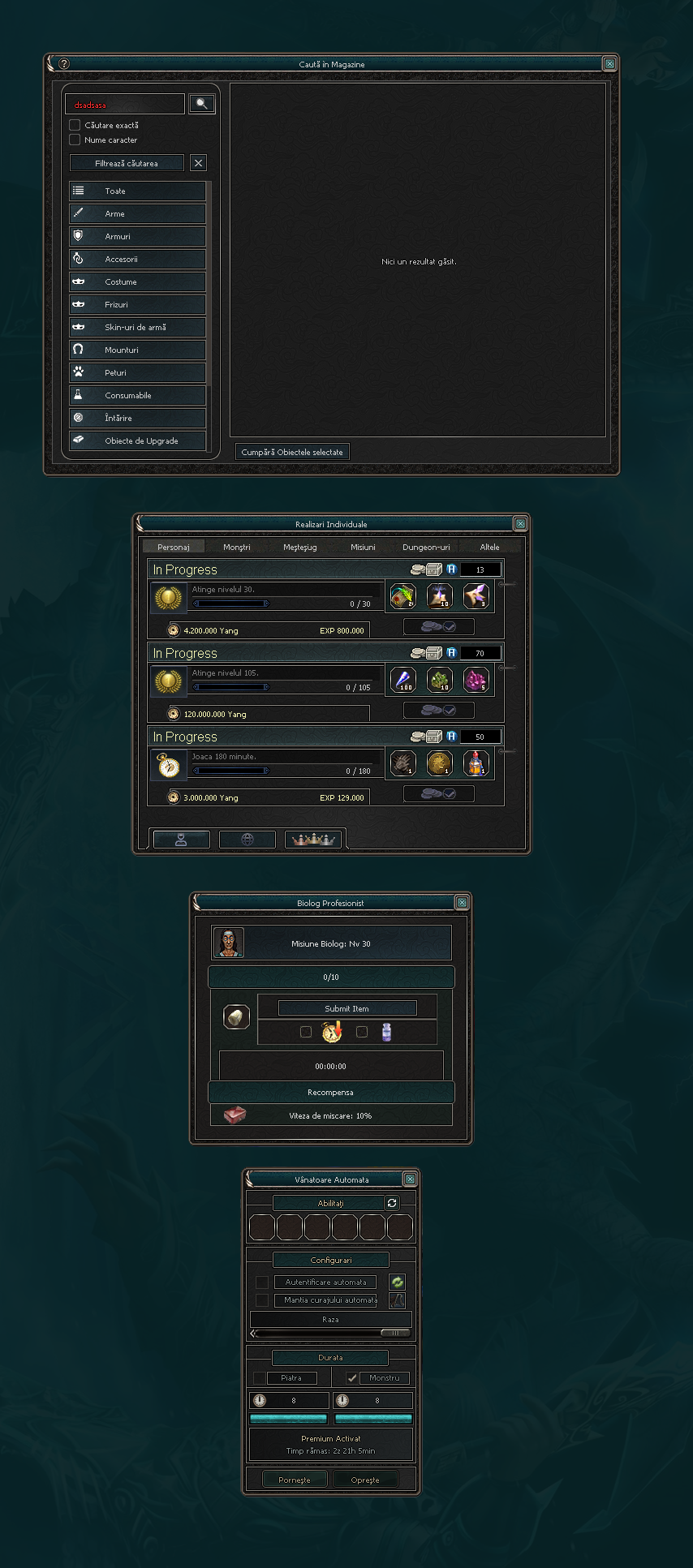Image resolution: width=693 pixels, height=1568 pixels.
Task: Select the Arme category
Action: pyautogui.click(x=137, y=213)
